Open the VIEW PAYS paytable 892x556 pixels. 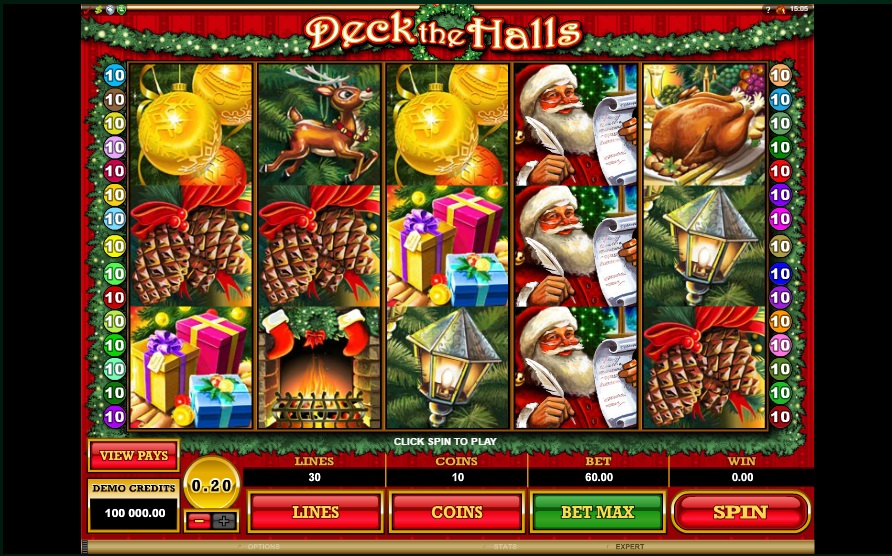coord(133,456)
